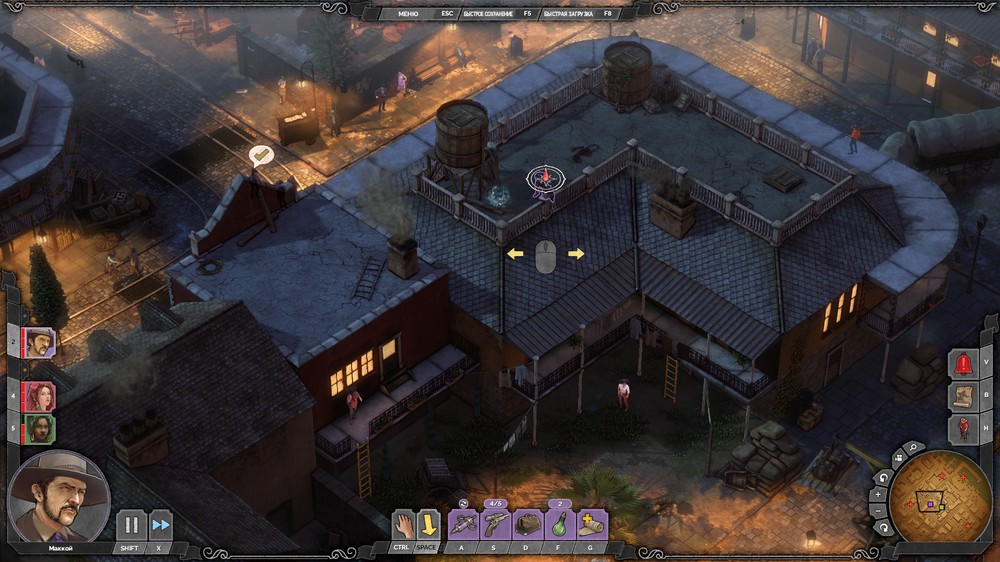This screenshot has width=1000, height=562.
Task: Click Быстрое сохранение quick save
Action: point(488,14)
